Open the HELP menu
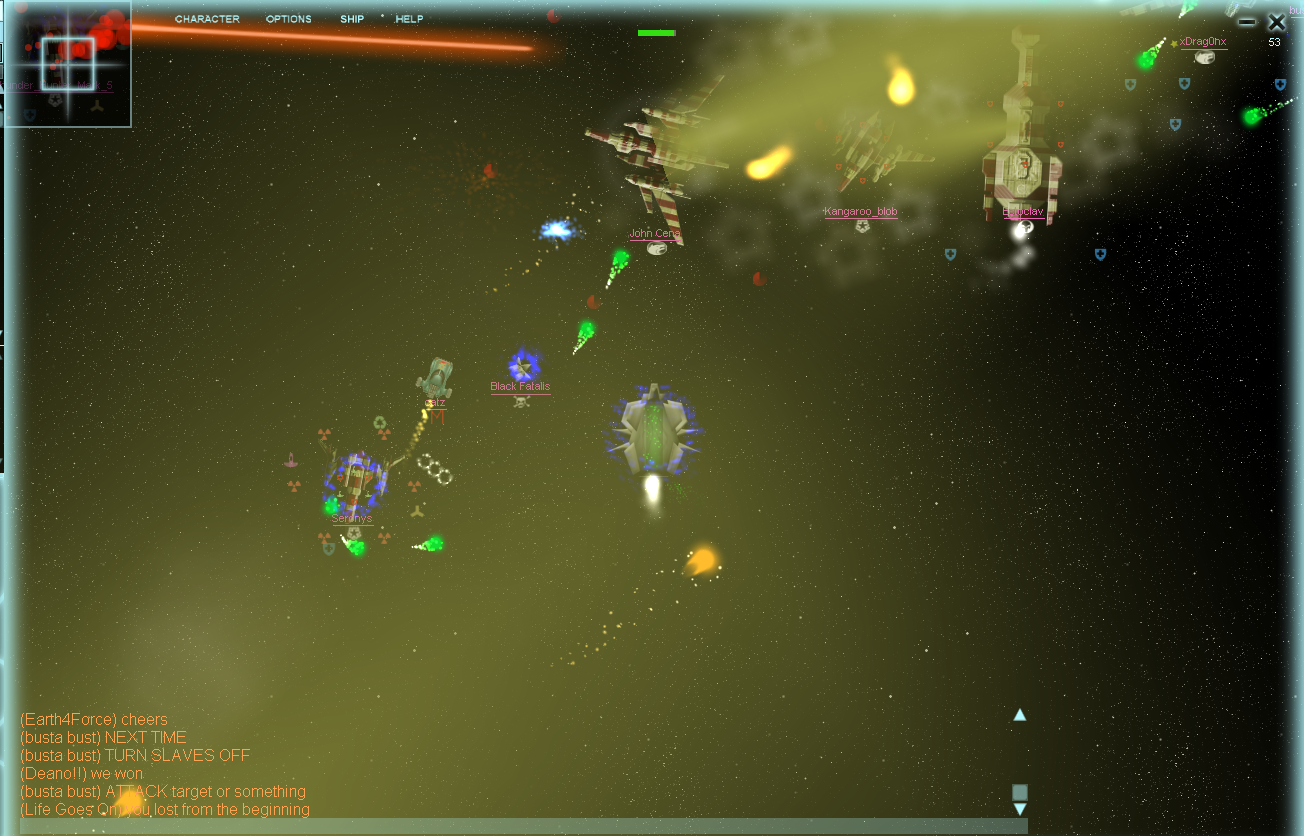 tap(409, 19)
